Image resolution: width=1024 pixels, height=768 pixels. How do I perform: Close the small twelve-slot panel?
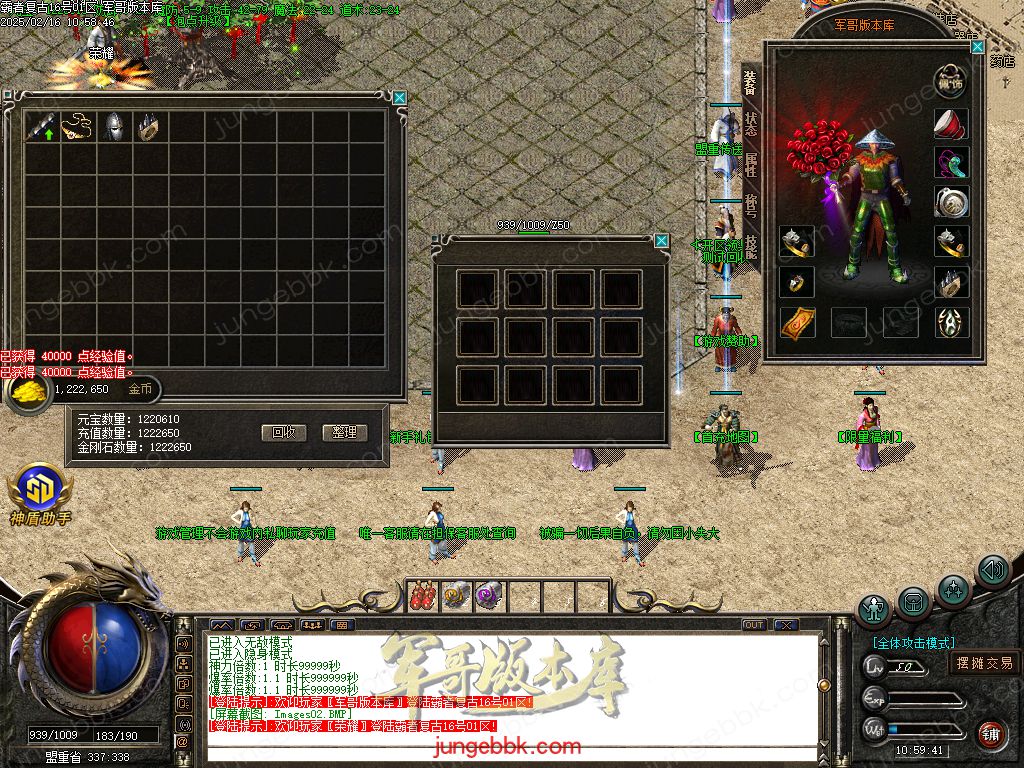pos(661,241)
